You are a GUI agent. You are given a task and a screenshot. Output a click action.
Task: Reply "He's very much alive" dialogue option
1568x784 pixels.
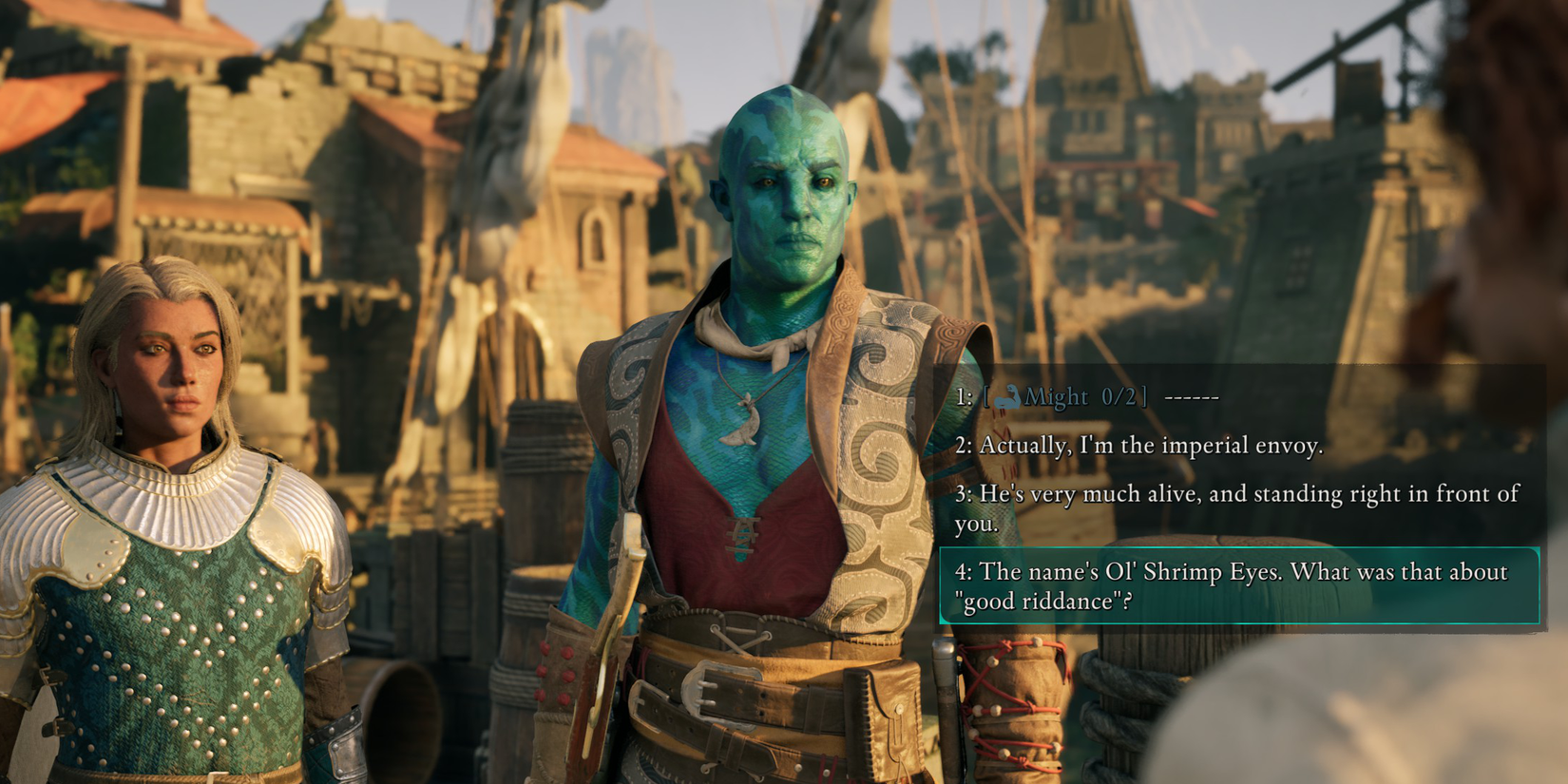tap(1235, 508)
